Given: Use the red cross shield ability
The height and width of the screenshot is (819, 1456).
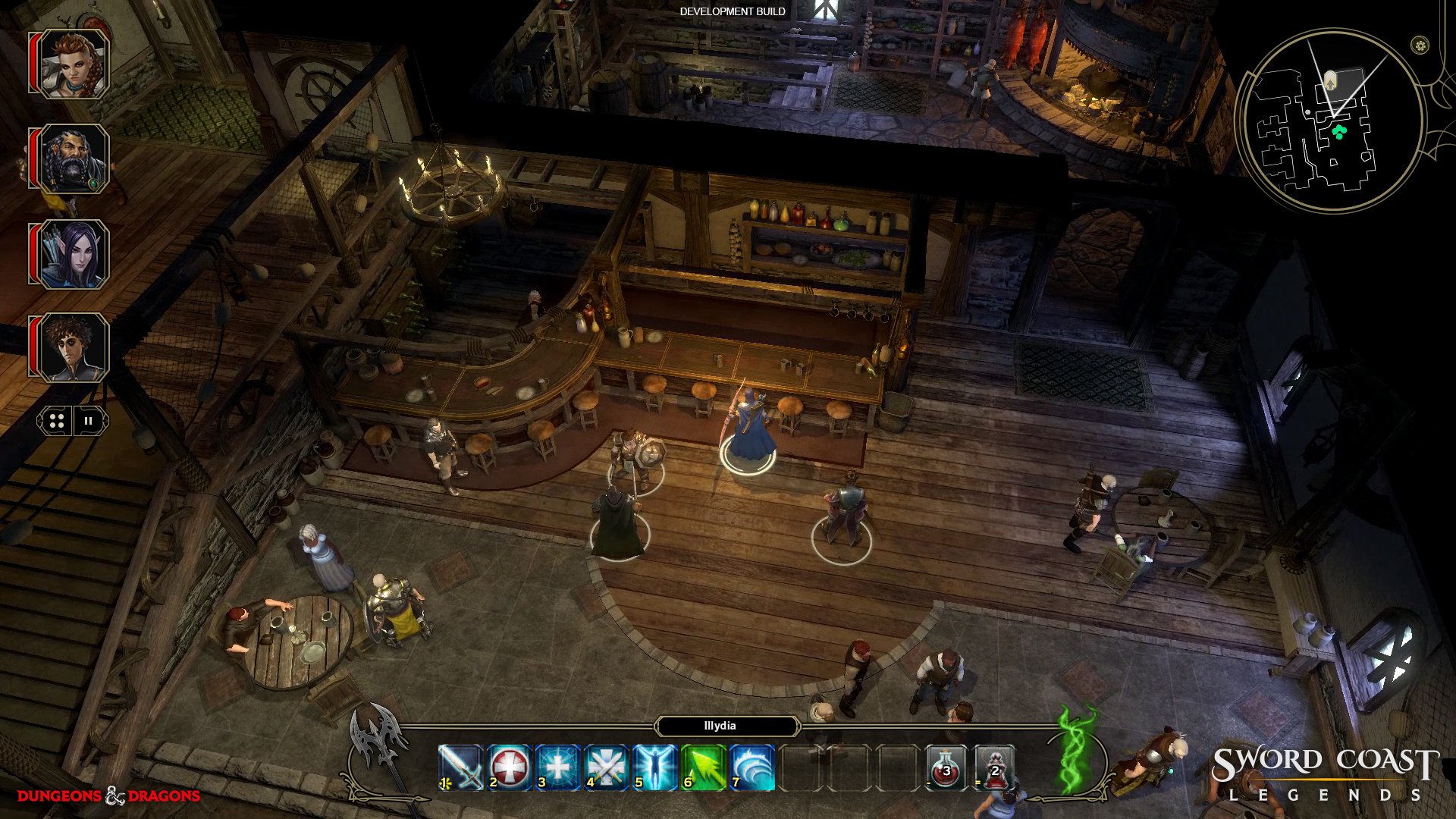Looking at the screenshot, I should pyautogui.click(x=509, y=767).
